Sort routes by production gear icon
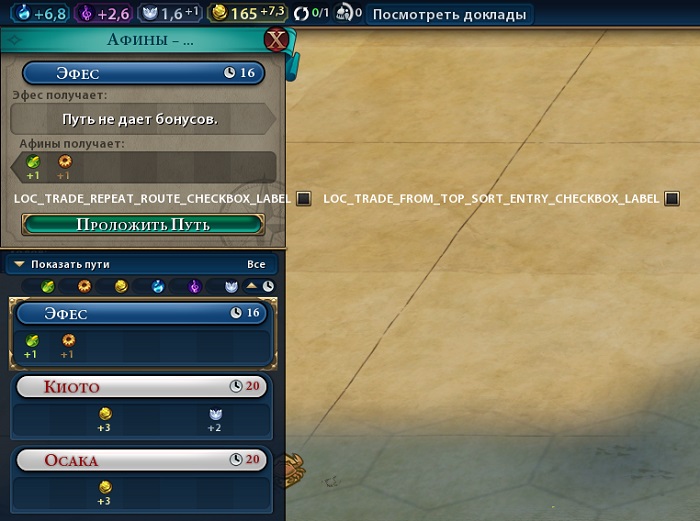This screenshot has width=700, height=521. tap(84, 286)
